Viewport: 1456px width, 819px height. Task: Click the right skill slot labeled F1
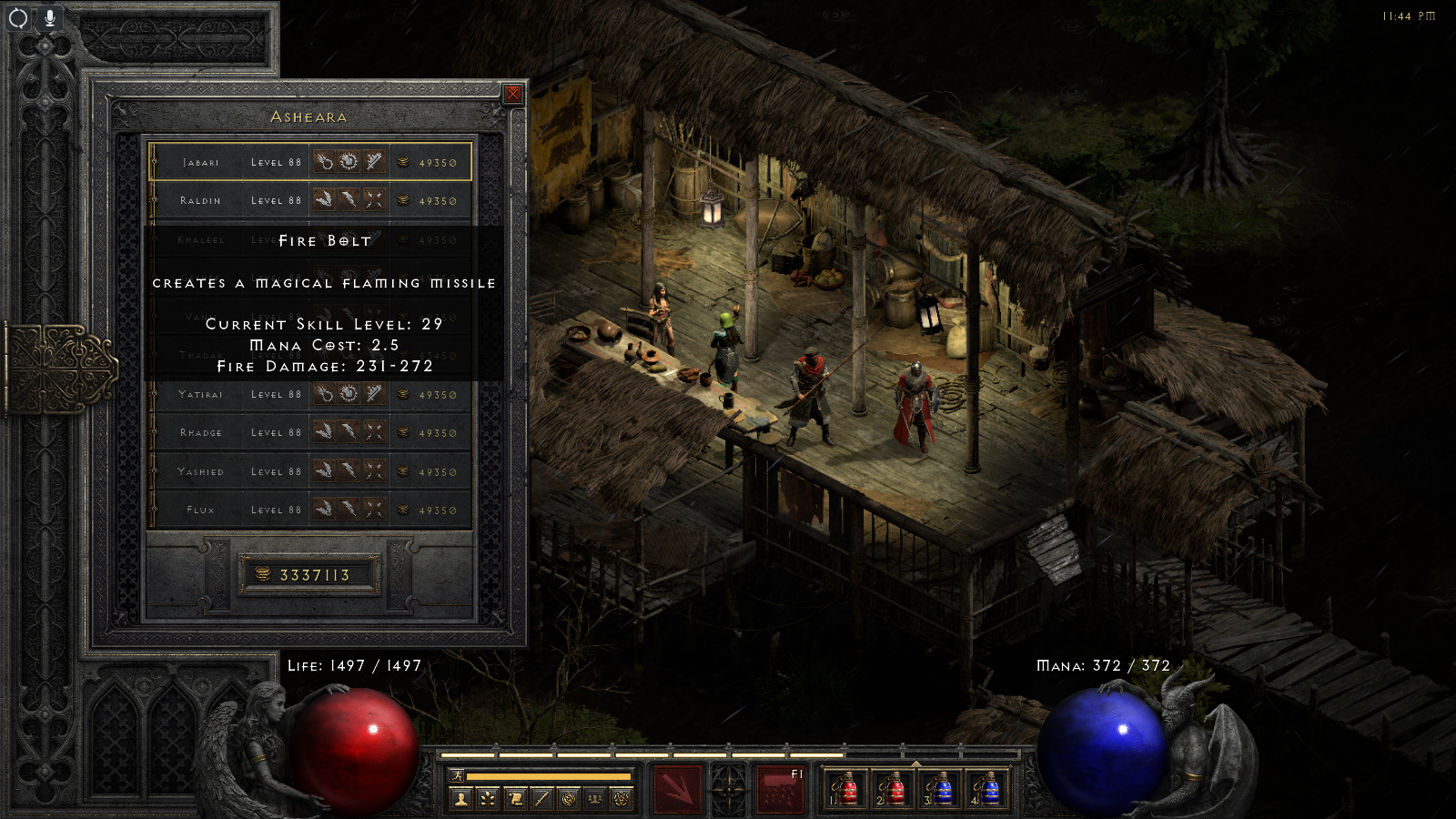point(782,788)
